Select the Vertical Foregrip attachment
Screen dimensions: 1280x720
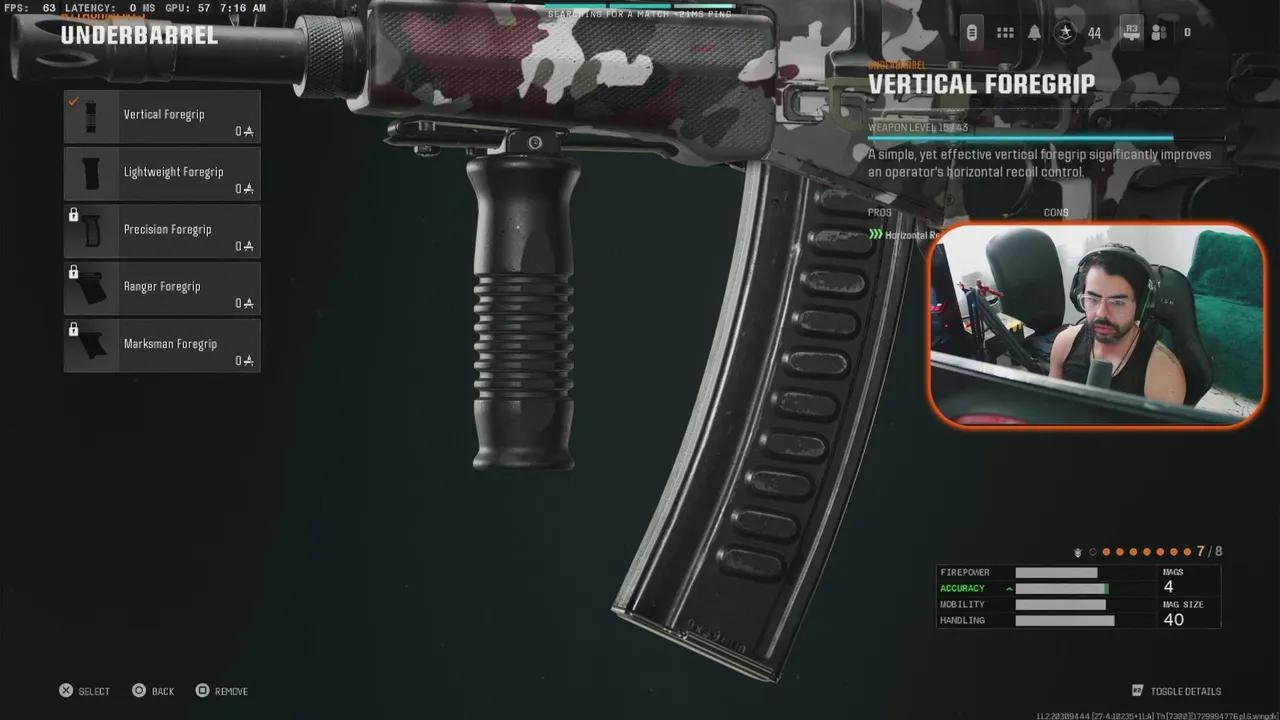[162, 117]
